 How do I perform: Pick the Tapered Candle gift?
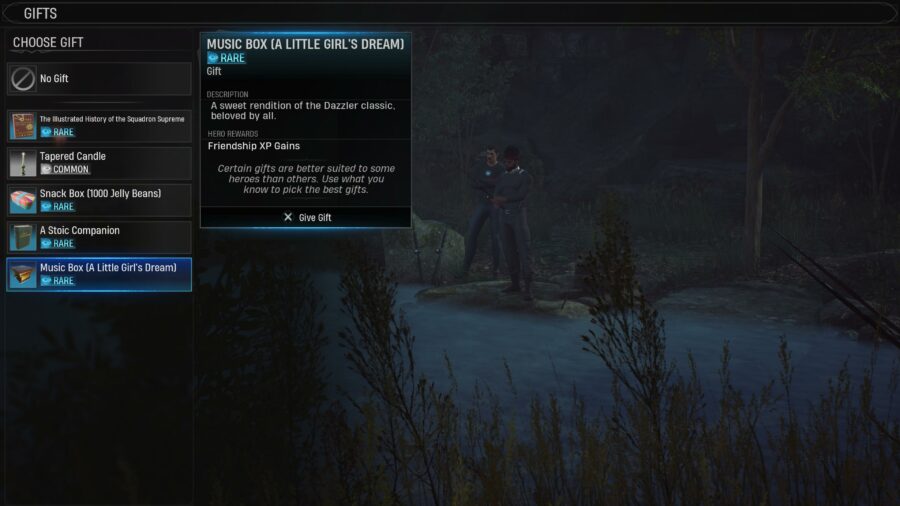click(99, 163)
